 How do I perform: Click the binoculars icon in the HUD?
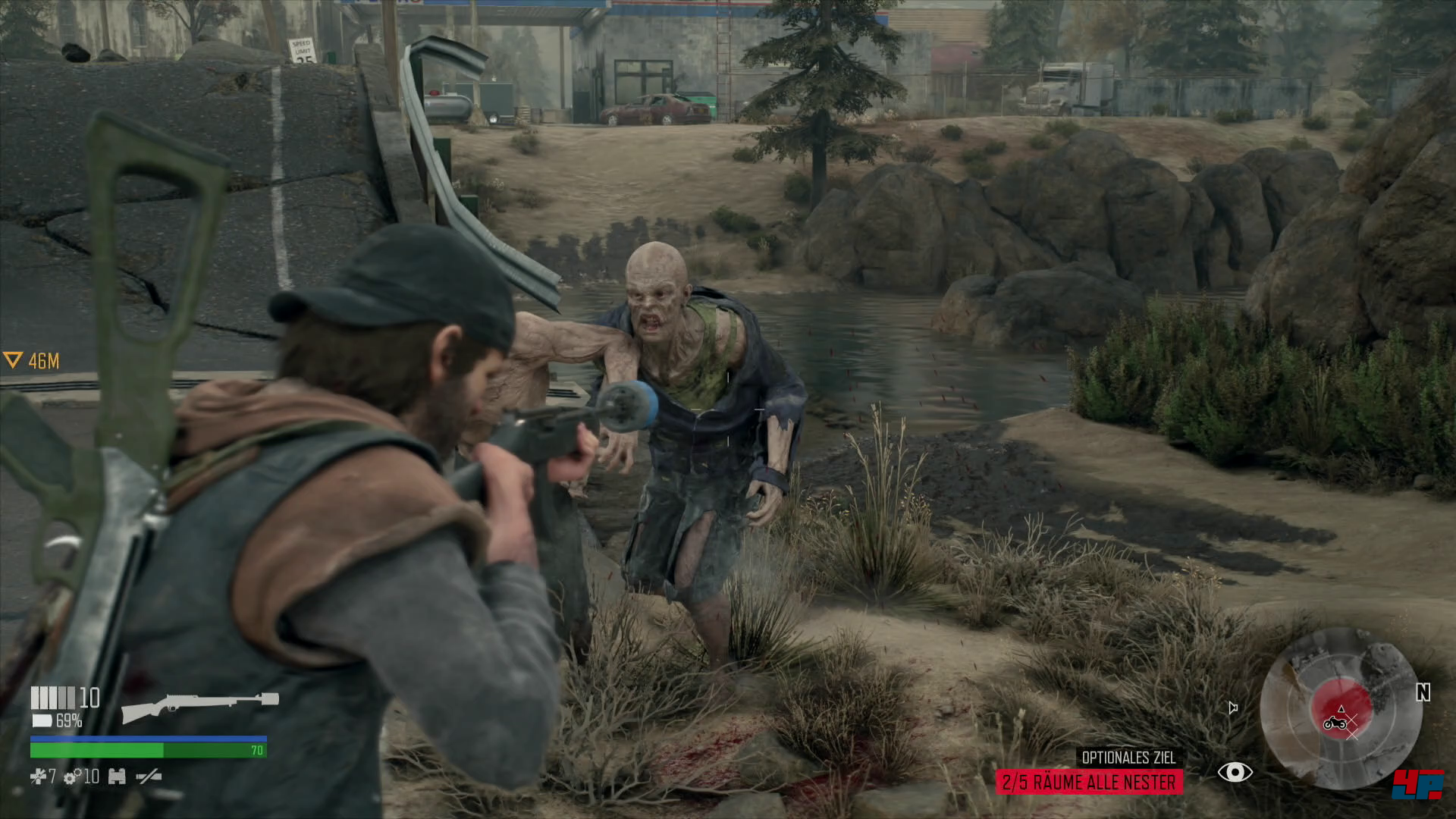(117, 776)
